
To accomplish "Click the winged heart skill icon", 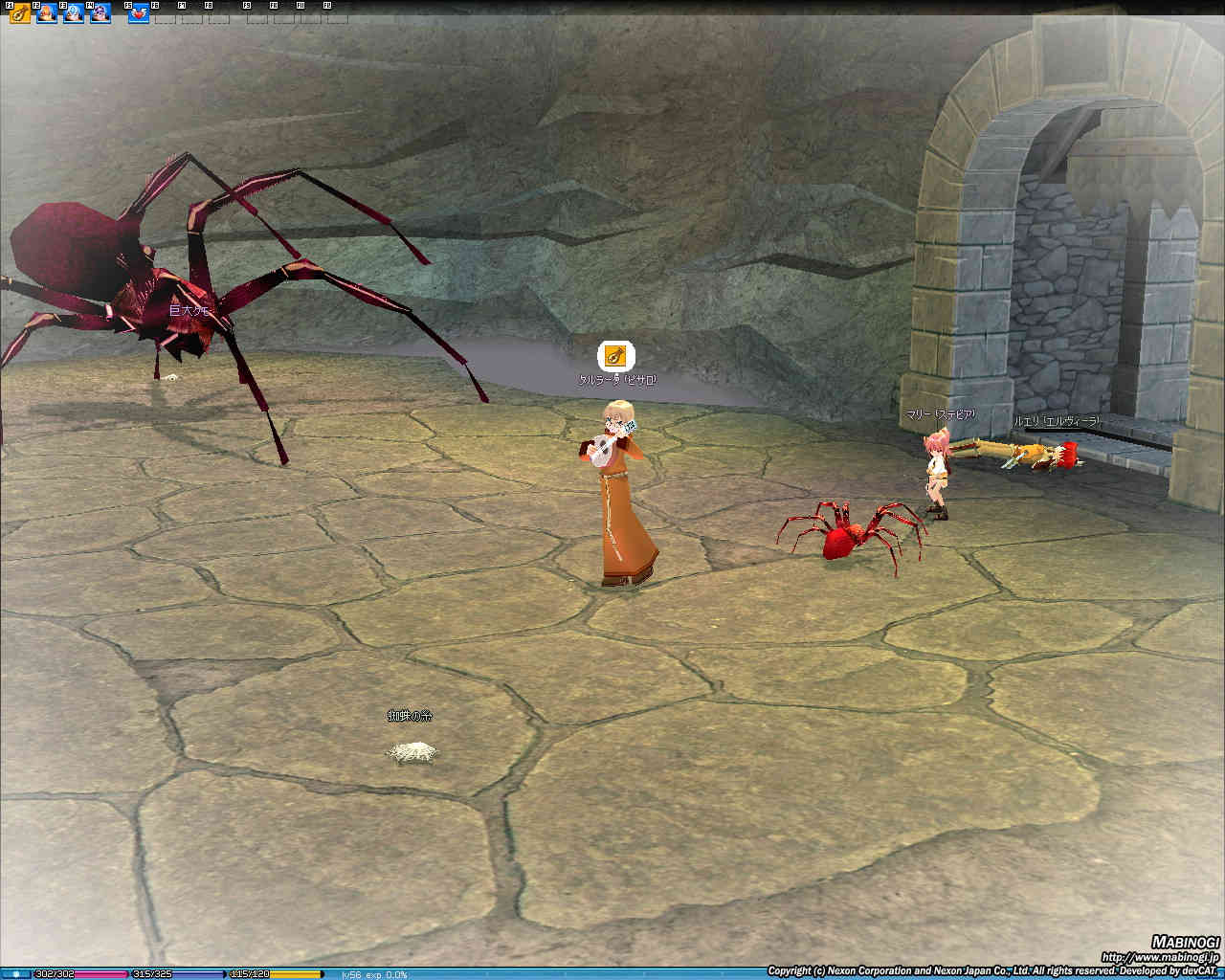I will [139, 14].
